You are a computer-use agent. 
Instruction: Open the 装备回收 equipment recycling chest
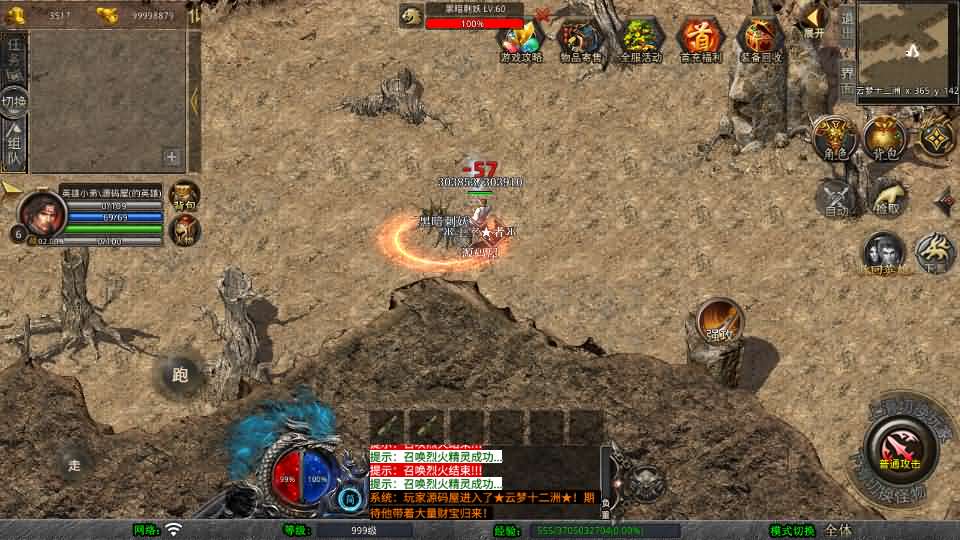pyautogui.click(x=760, y=40)
